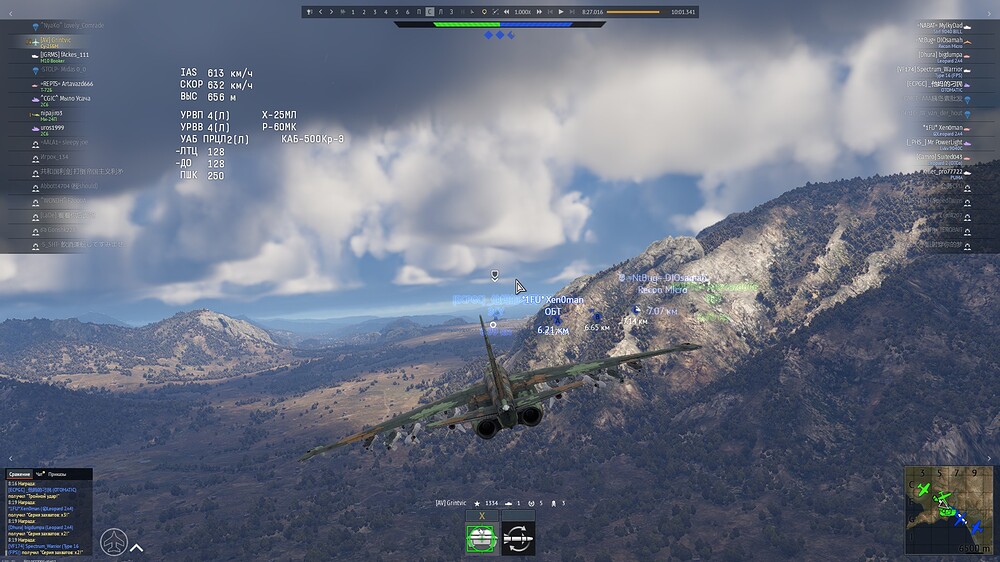Switch to the Чат chat tab
Image resolution: width=1000 pixels, height=562 pixels.
[40, 473]
